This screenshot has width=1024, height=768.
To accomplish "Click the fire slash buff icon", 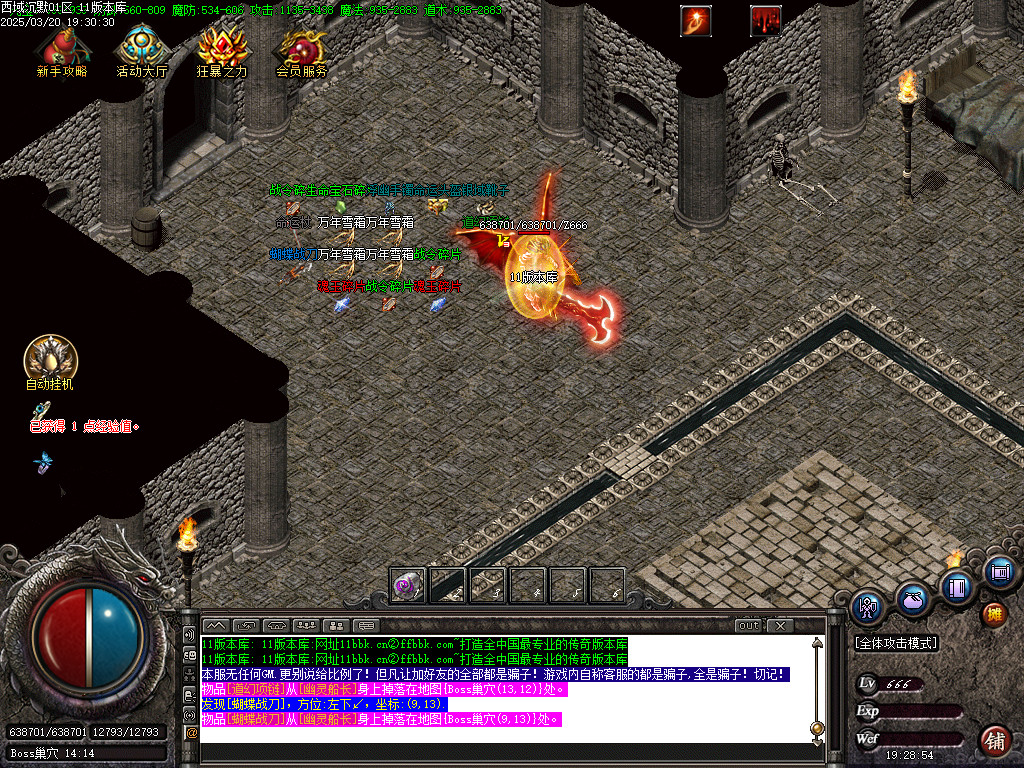I will 694,20.
